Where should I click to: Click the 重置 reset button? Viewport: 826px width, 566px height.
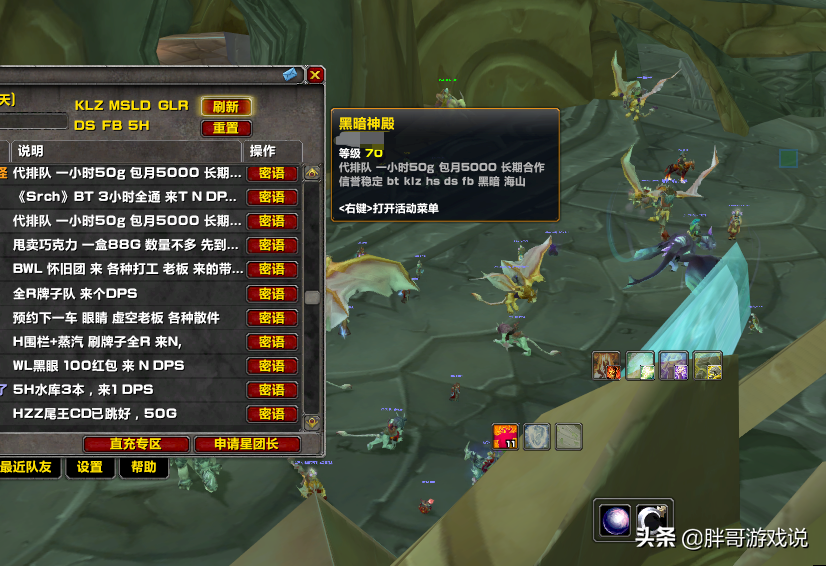click(226, 128)
